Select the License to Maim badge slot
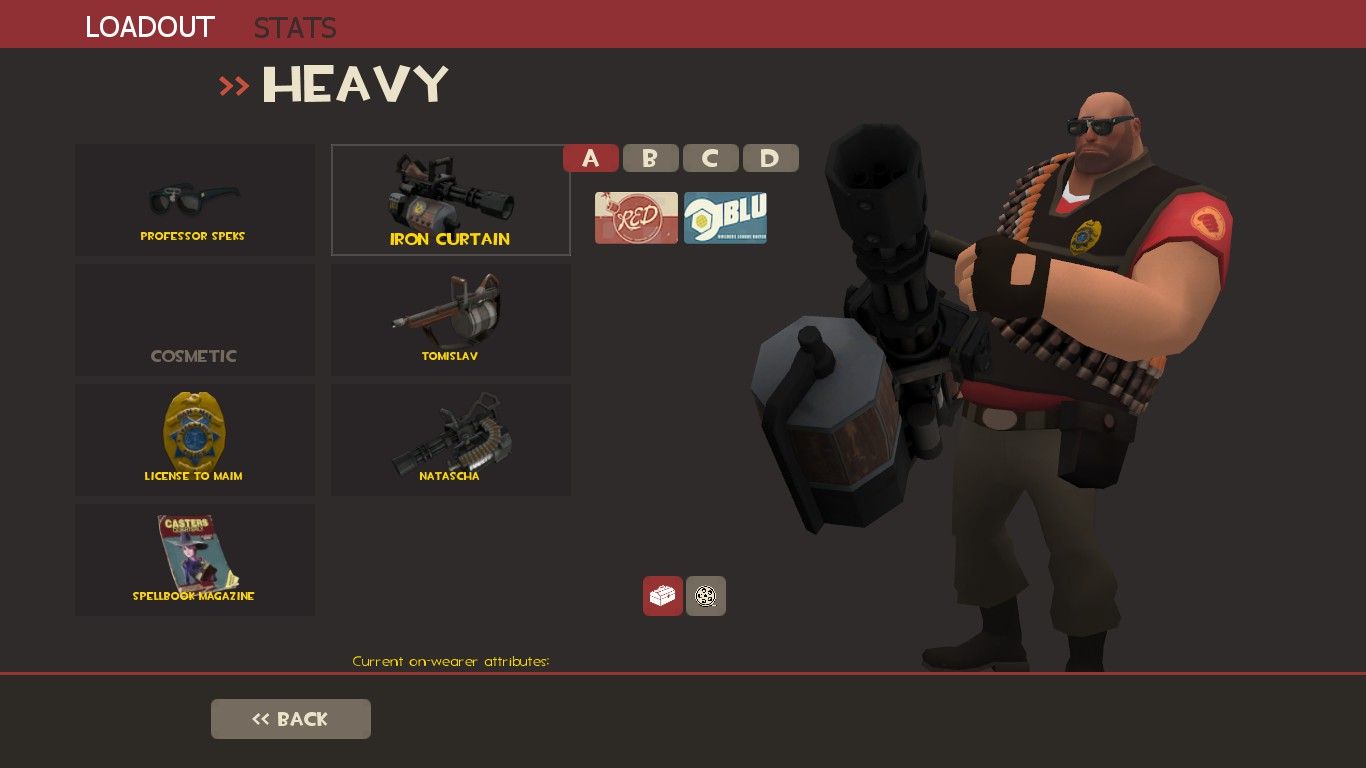The width and height of the screenshot is (1366, 768). [x=194, y=440]
